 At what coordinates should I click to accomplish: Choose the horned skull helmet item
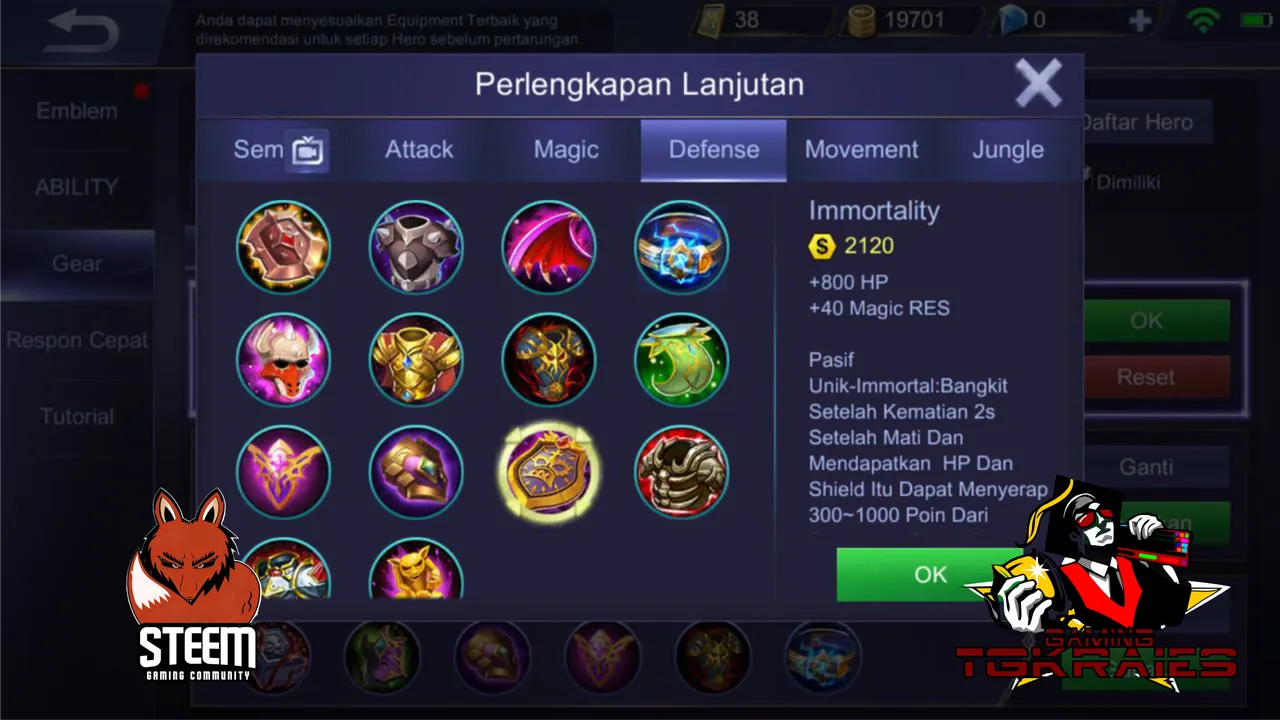tap(283, 360)
